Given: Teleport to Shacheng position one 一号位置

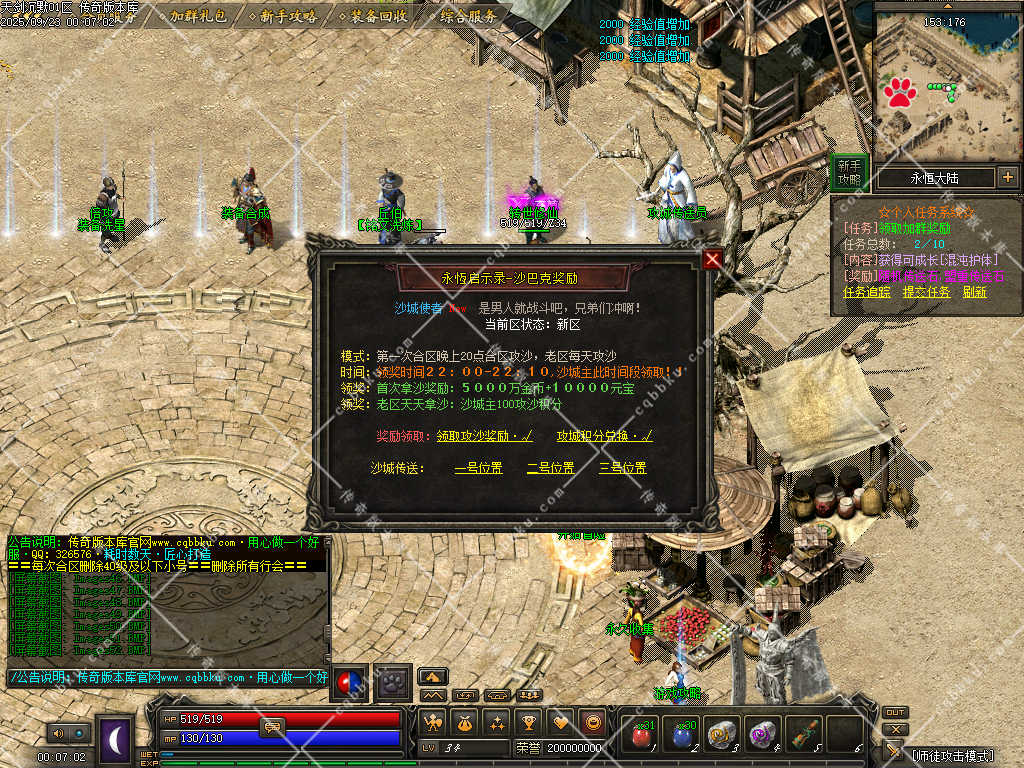Looking at the screenshot, I should pos(478,467).
